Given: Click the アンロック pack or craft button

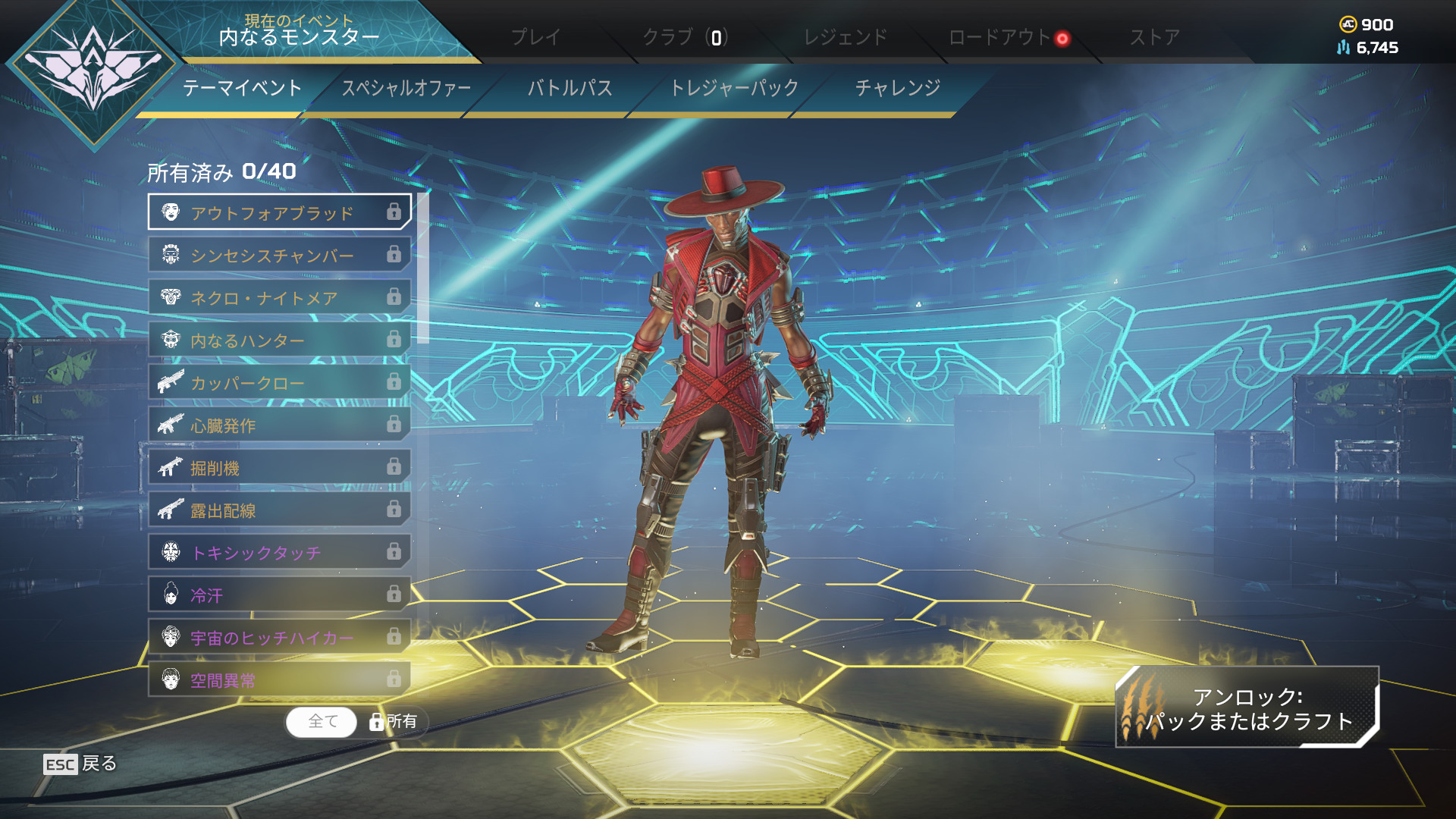Looking at the screenshot, I should point(1247,708).
